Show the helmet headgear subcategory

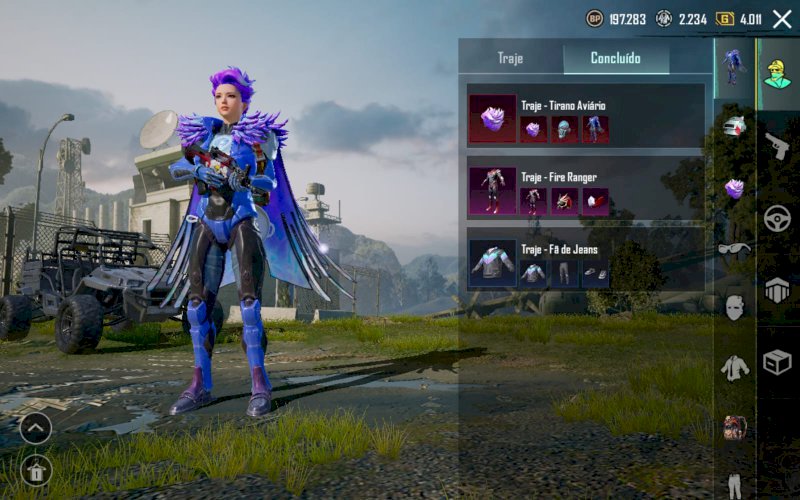coord(735,127)
